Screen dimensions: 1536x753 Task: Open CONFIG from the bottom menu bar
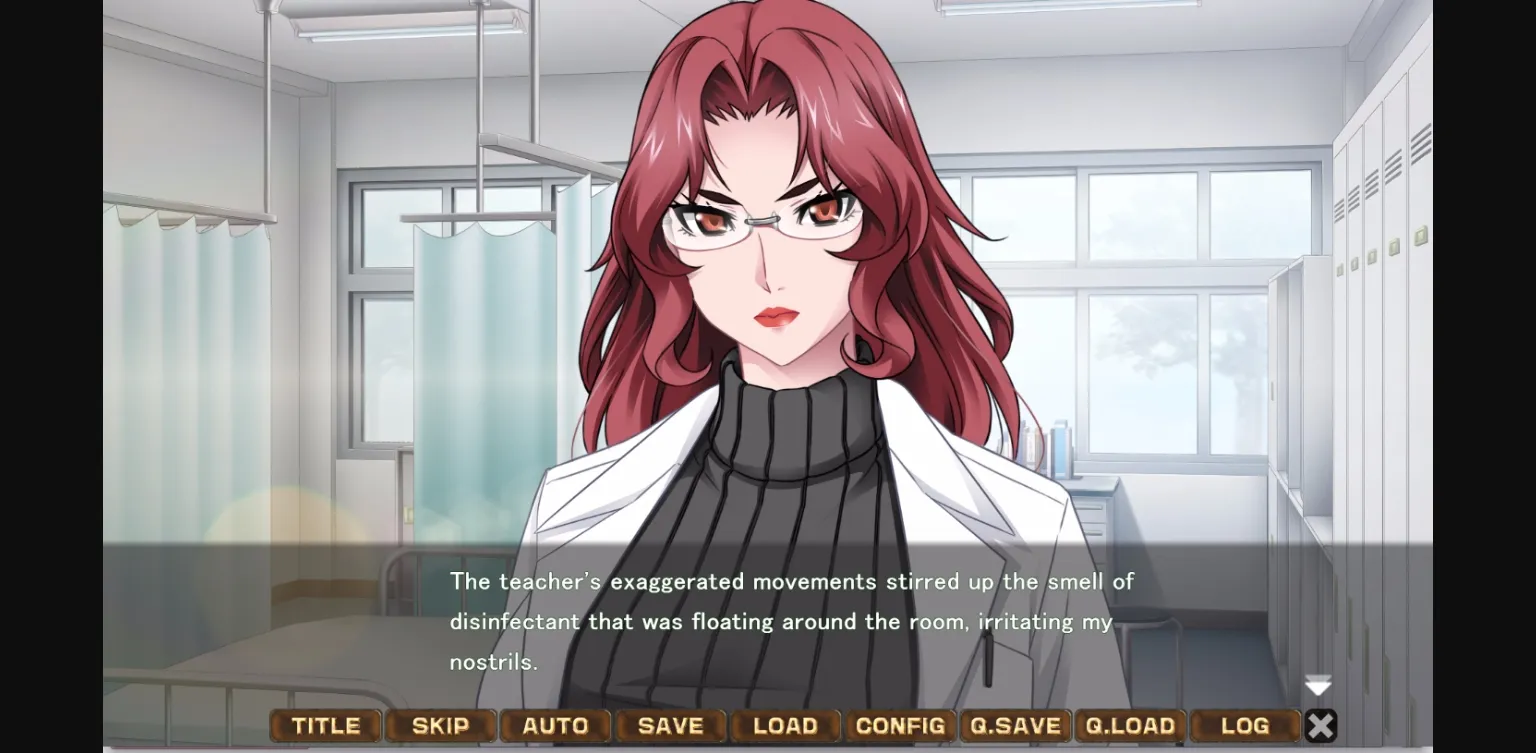pos(901,726)
